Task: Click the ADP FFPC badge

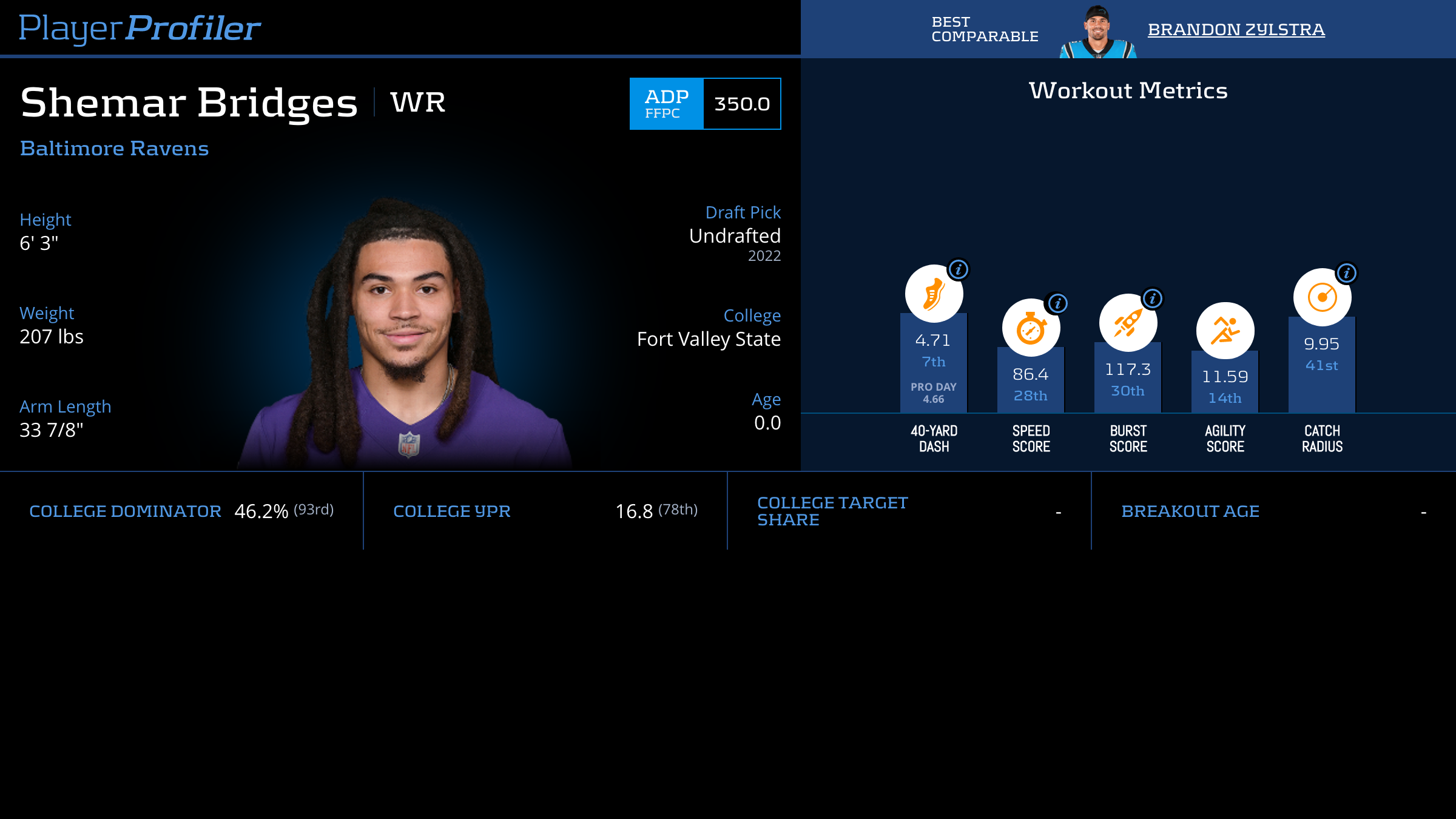Action: (x=667, y=104)
